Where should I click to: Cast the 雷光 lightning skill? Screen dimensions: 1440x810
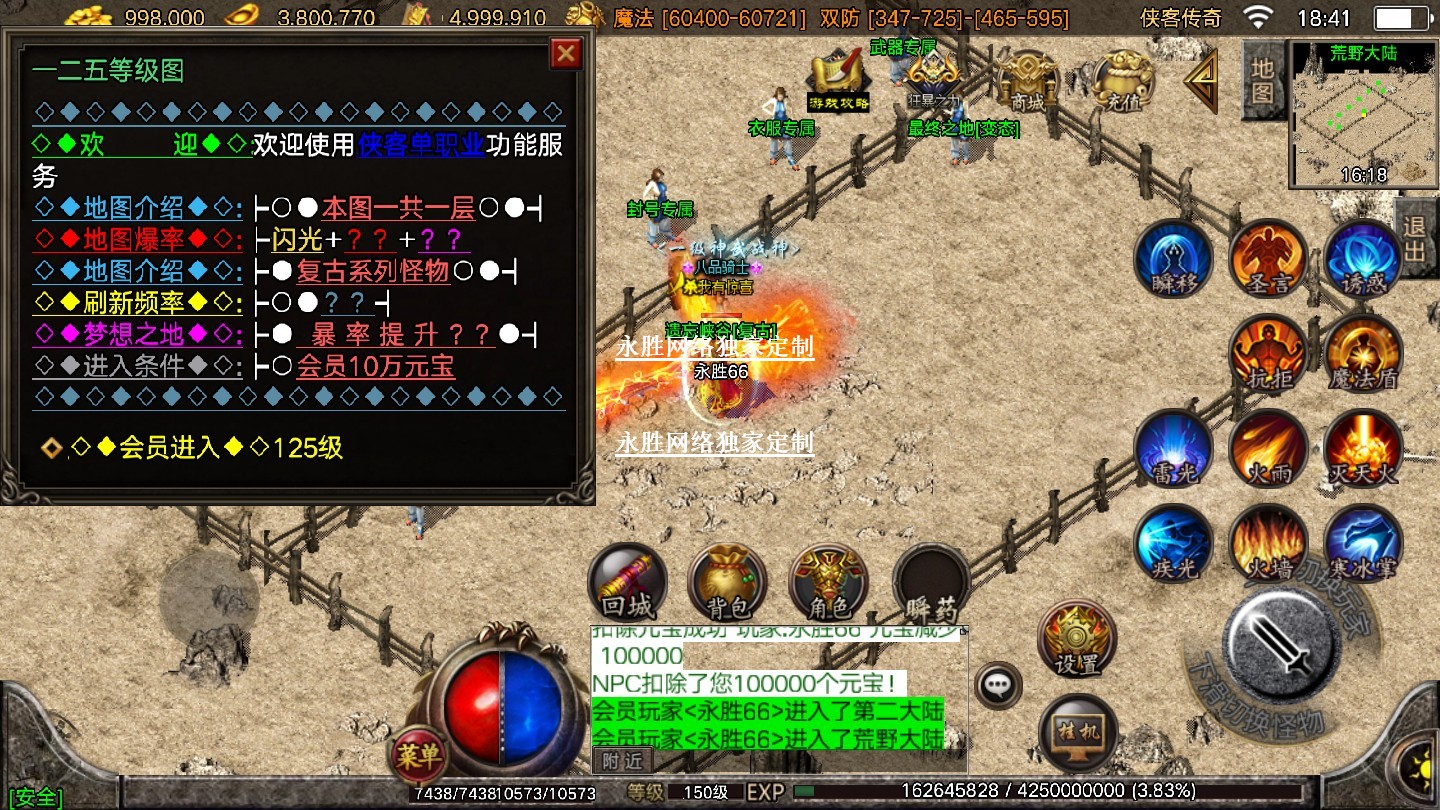click(x=1173, y=448)
